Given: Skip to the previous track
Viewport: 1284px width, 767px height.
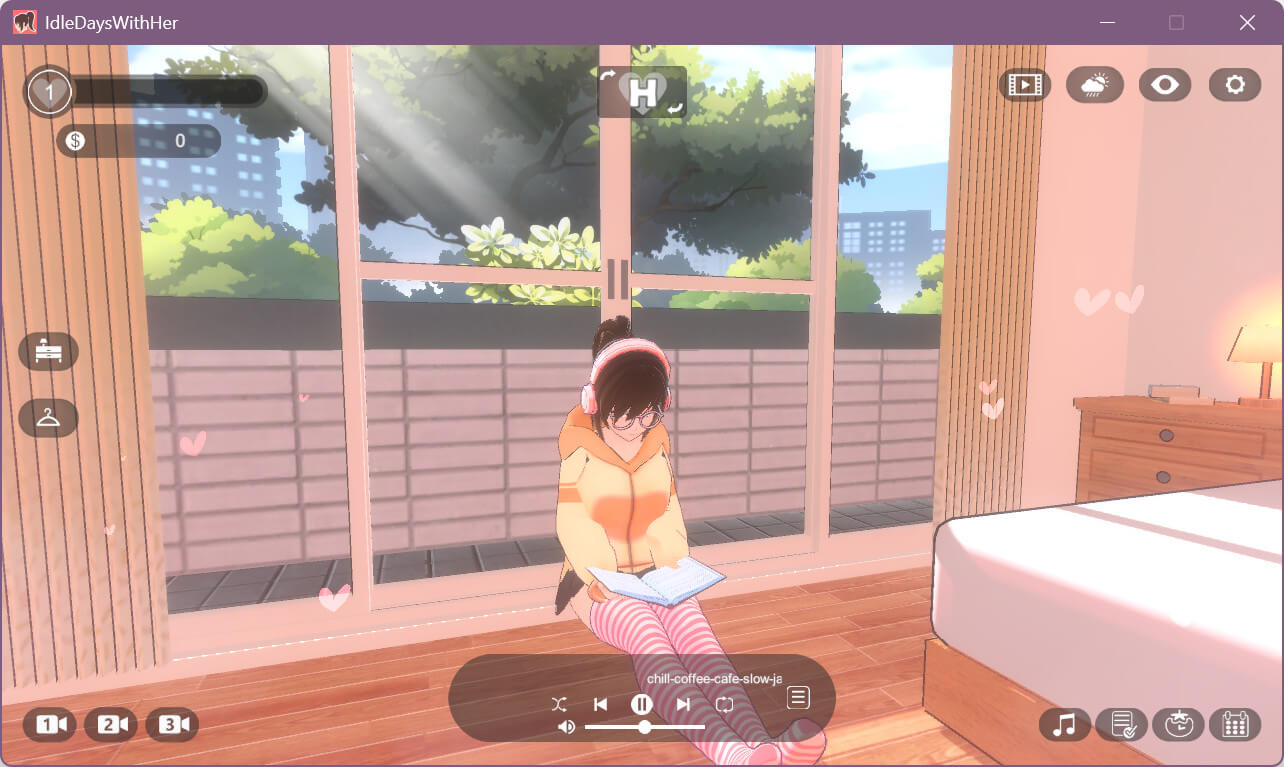Looking at the screenshot, I should 600,704.
